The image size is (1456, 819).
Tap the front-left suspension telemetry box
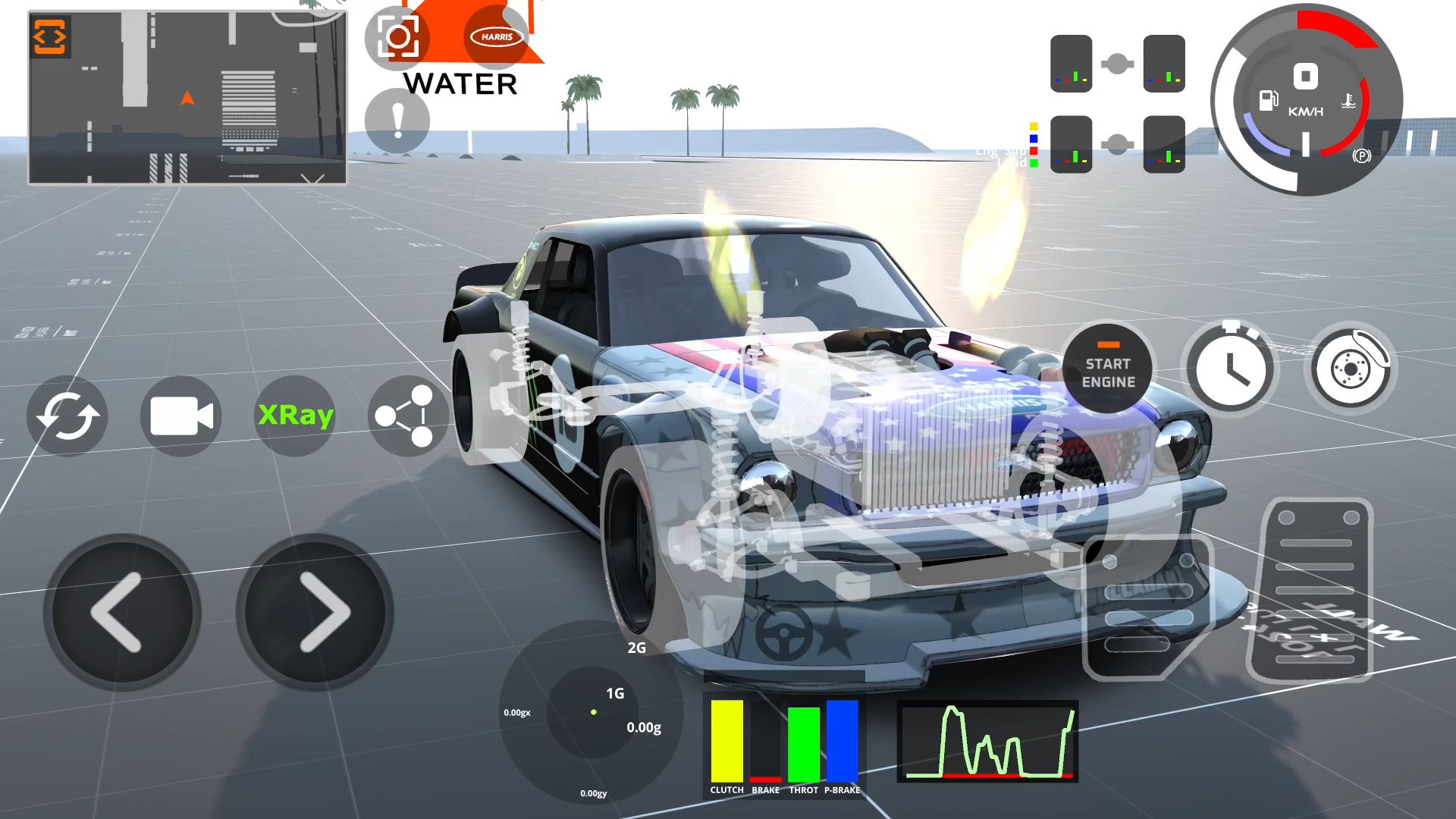point(1072,62)
